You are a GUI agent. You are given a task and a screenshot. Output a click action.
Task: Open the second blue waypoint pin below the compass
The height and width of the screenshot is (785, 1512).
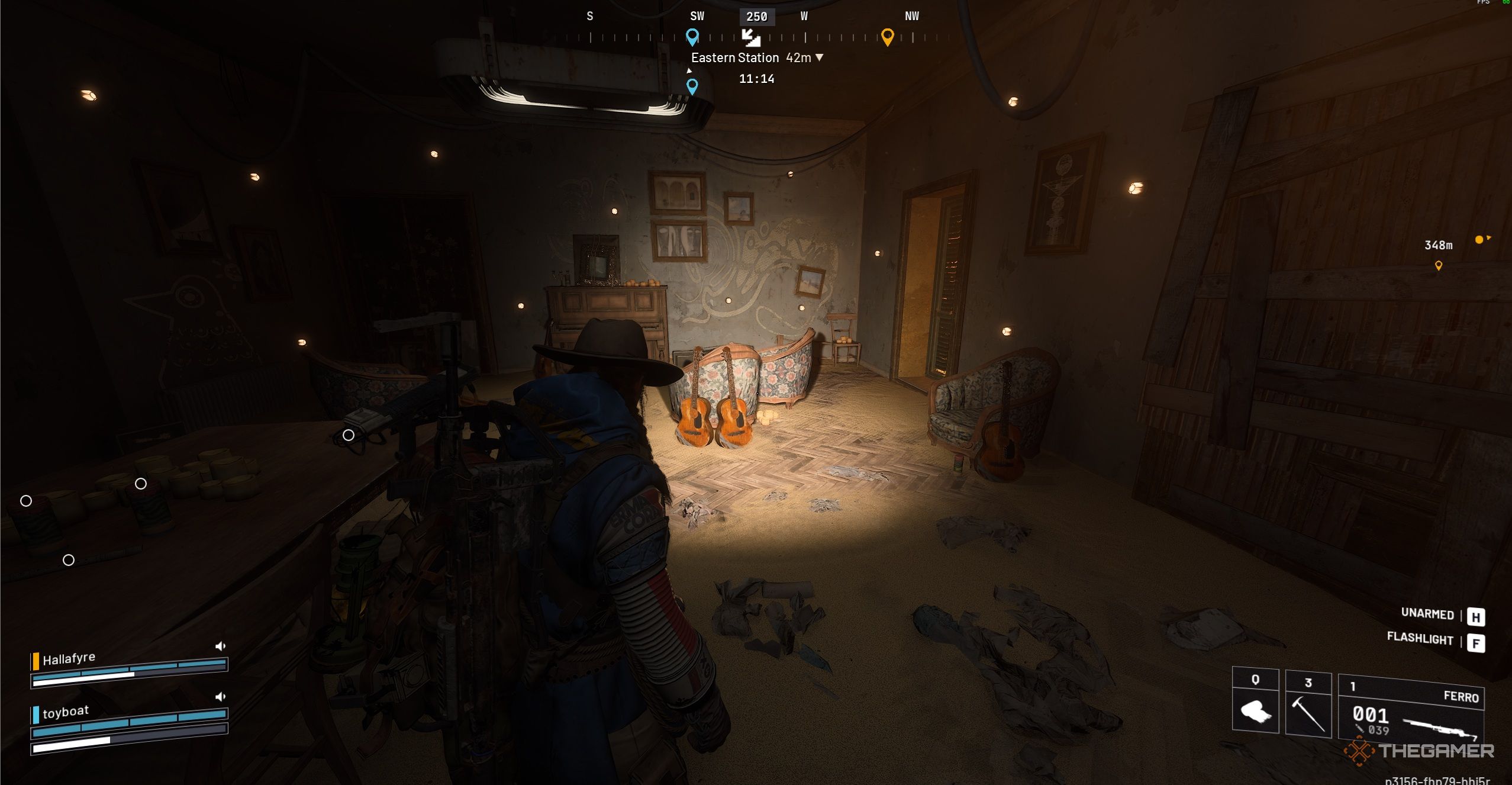tap(692, 88)
